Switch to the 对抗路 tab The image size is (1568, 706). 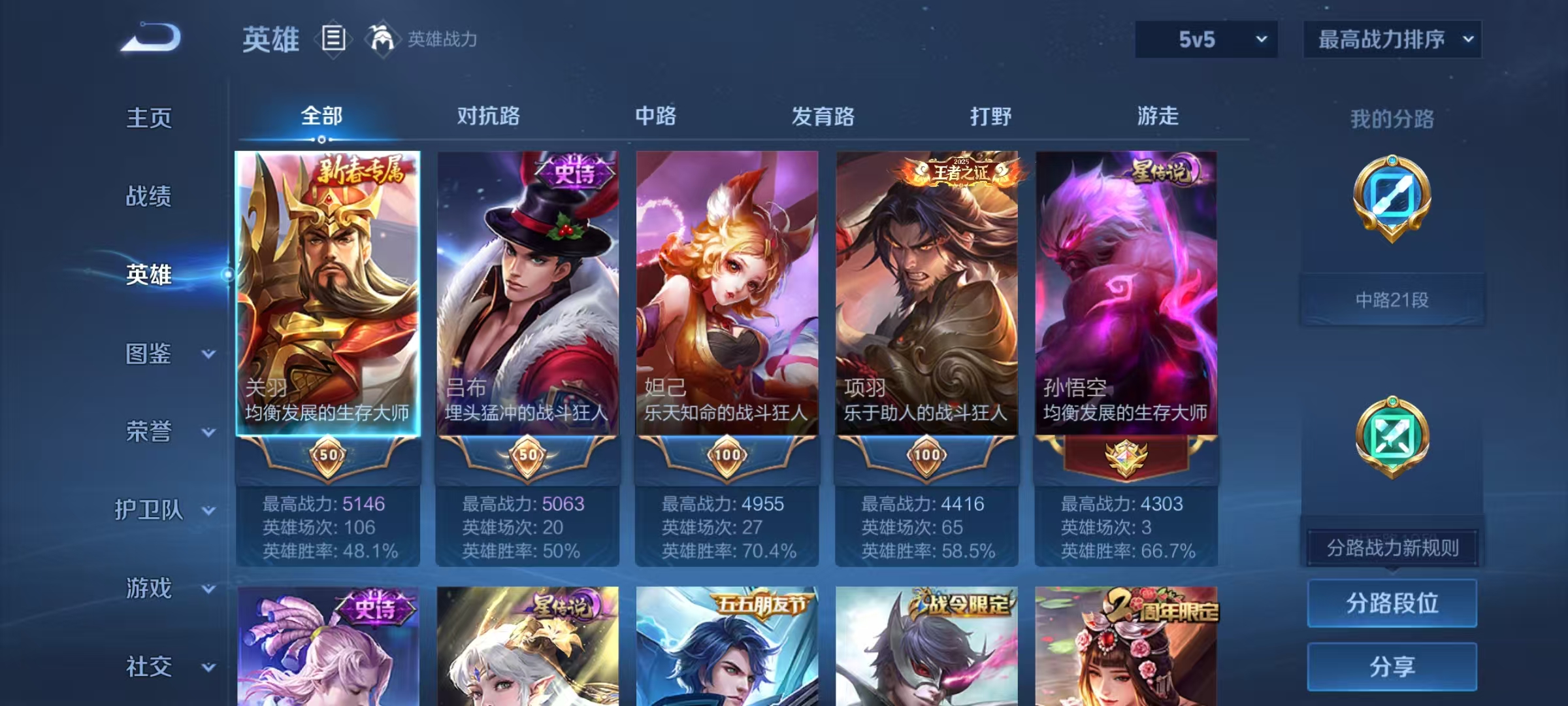[x=487, y=118]
